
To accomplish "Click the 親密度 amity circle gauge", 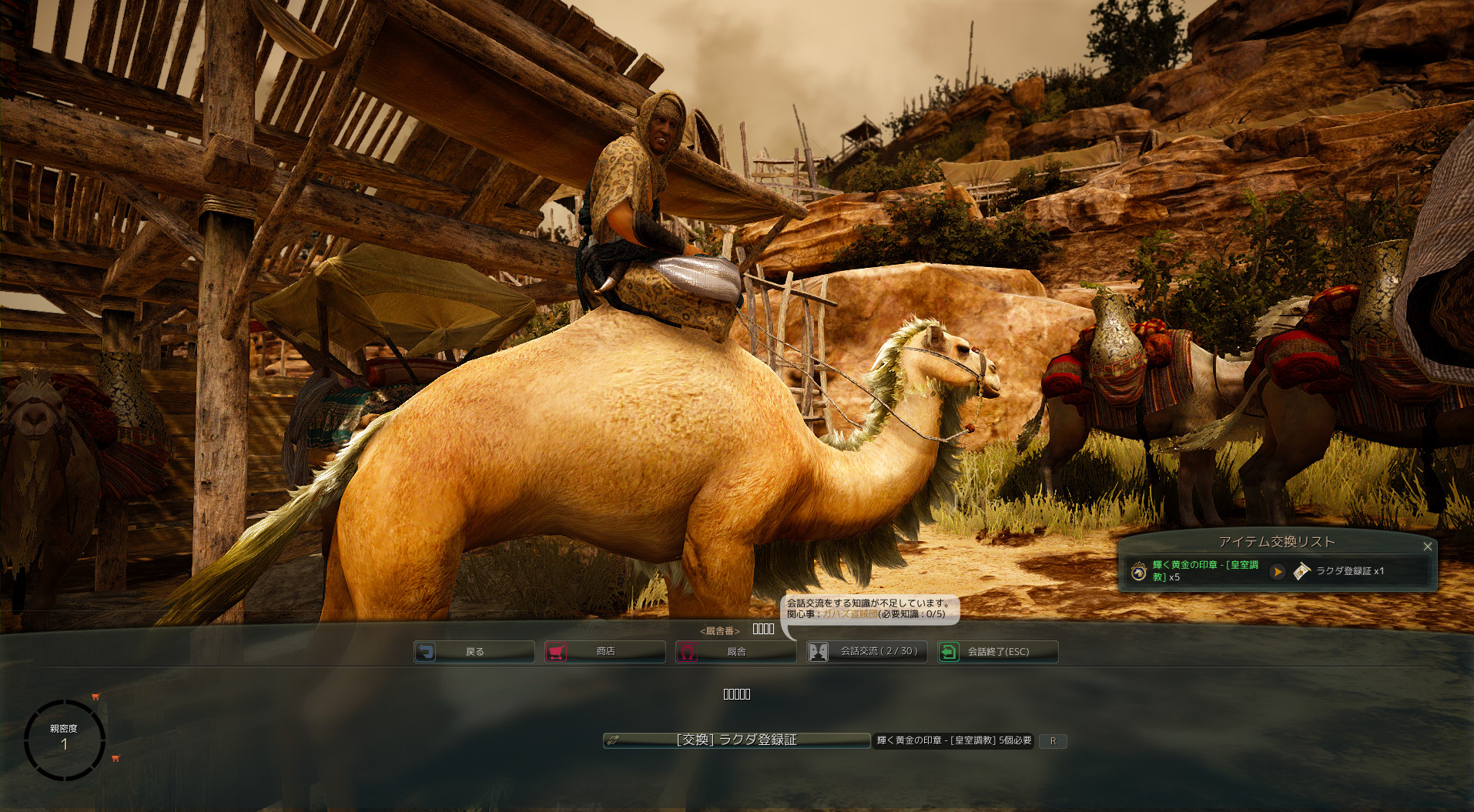I will [65, 740].
